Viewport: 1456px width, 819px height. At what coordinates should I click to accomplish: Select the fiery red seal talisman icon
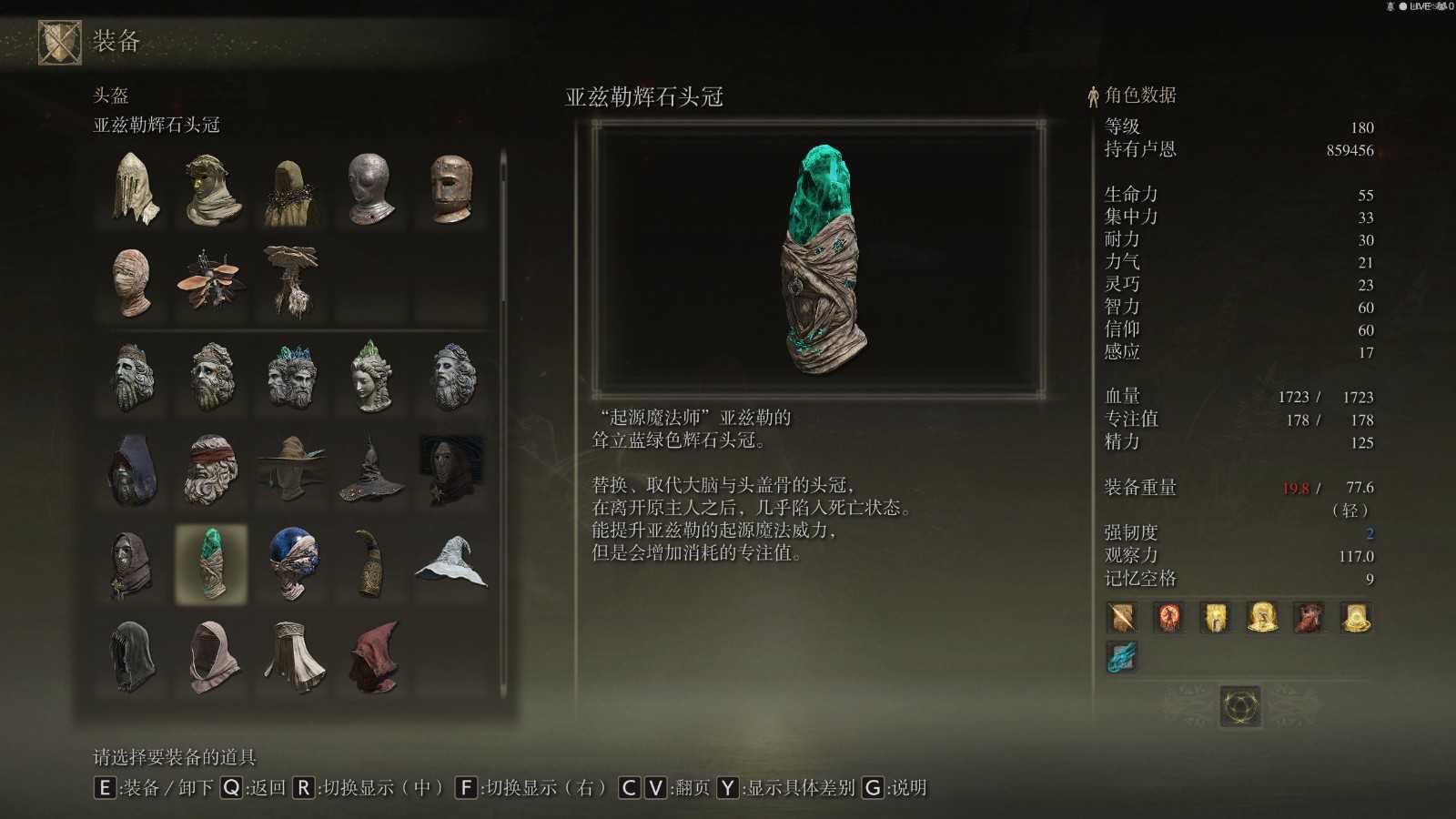pyautogui.click(x=1168, y=619)
